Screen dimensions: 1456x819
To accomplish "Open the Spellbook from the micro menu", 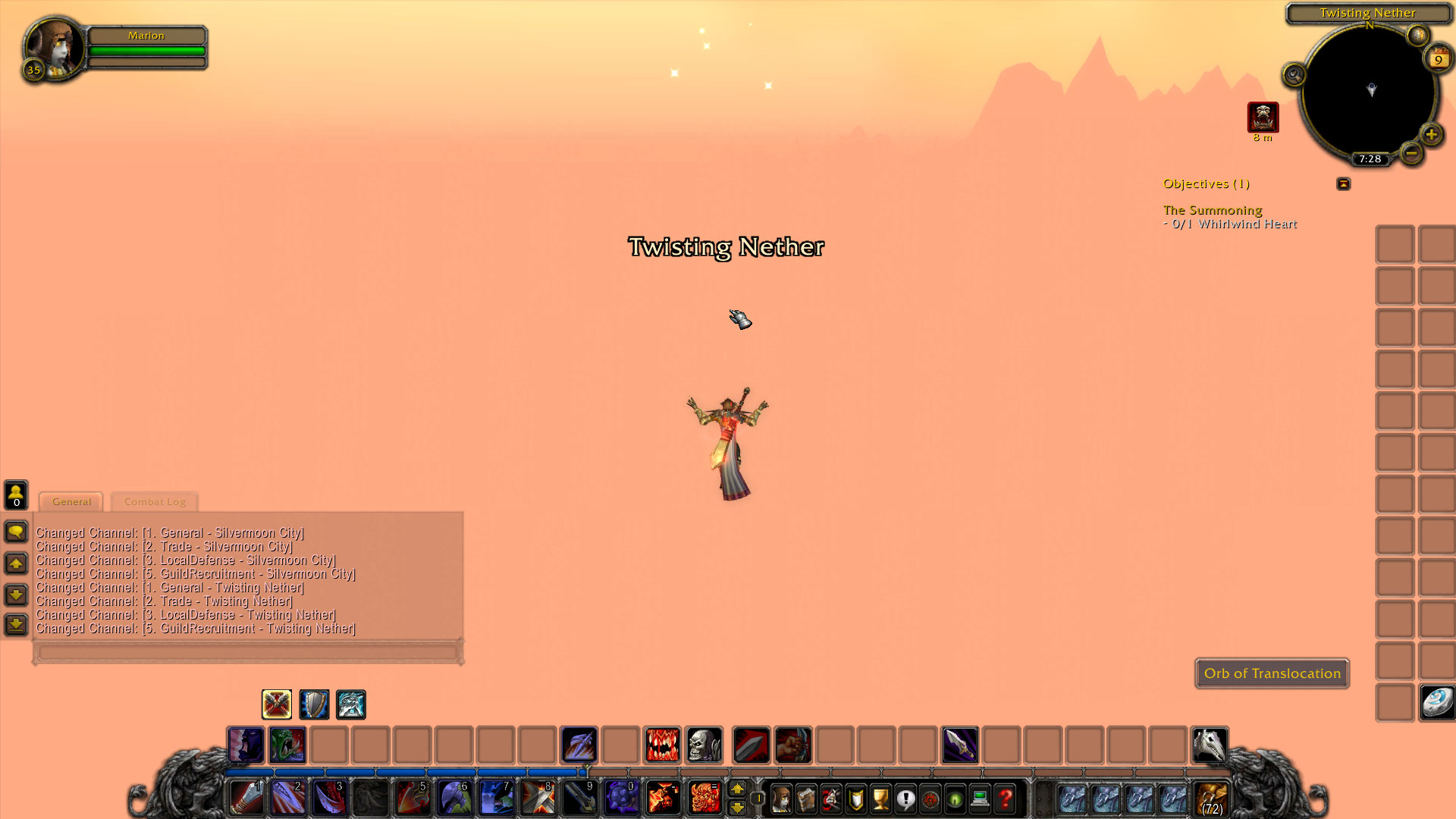I will click(x=806, y=799).
